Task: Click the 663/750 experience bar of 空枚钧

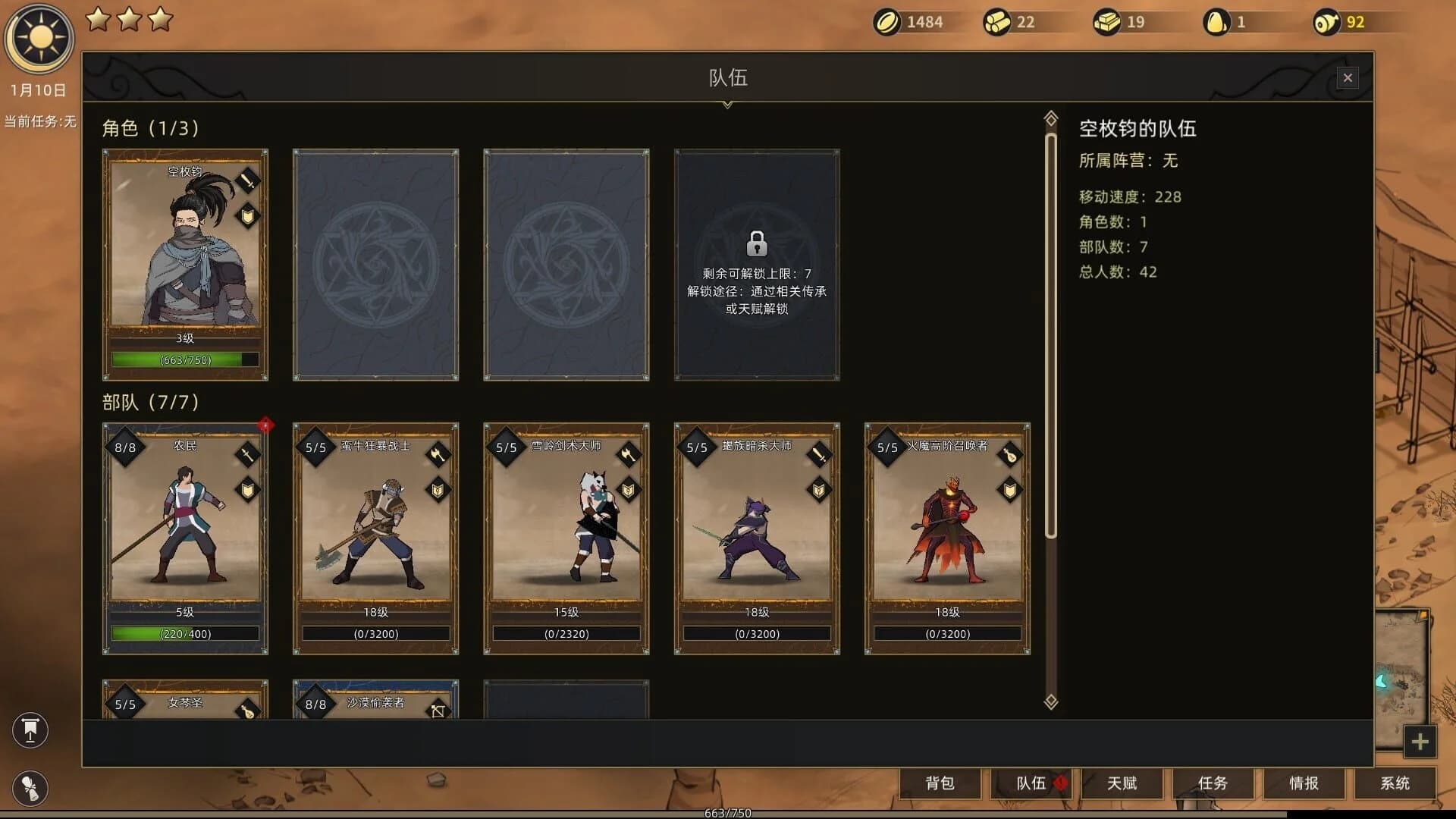Action: coord(184,360)
